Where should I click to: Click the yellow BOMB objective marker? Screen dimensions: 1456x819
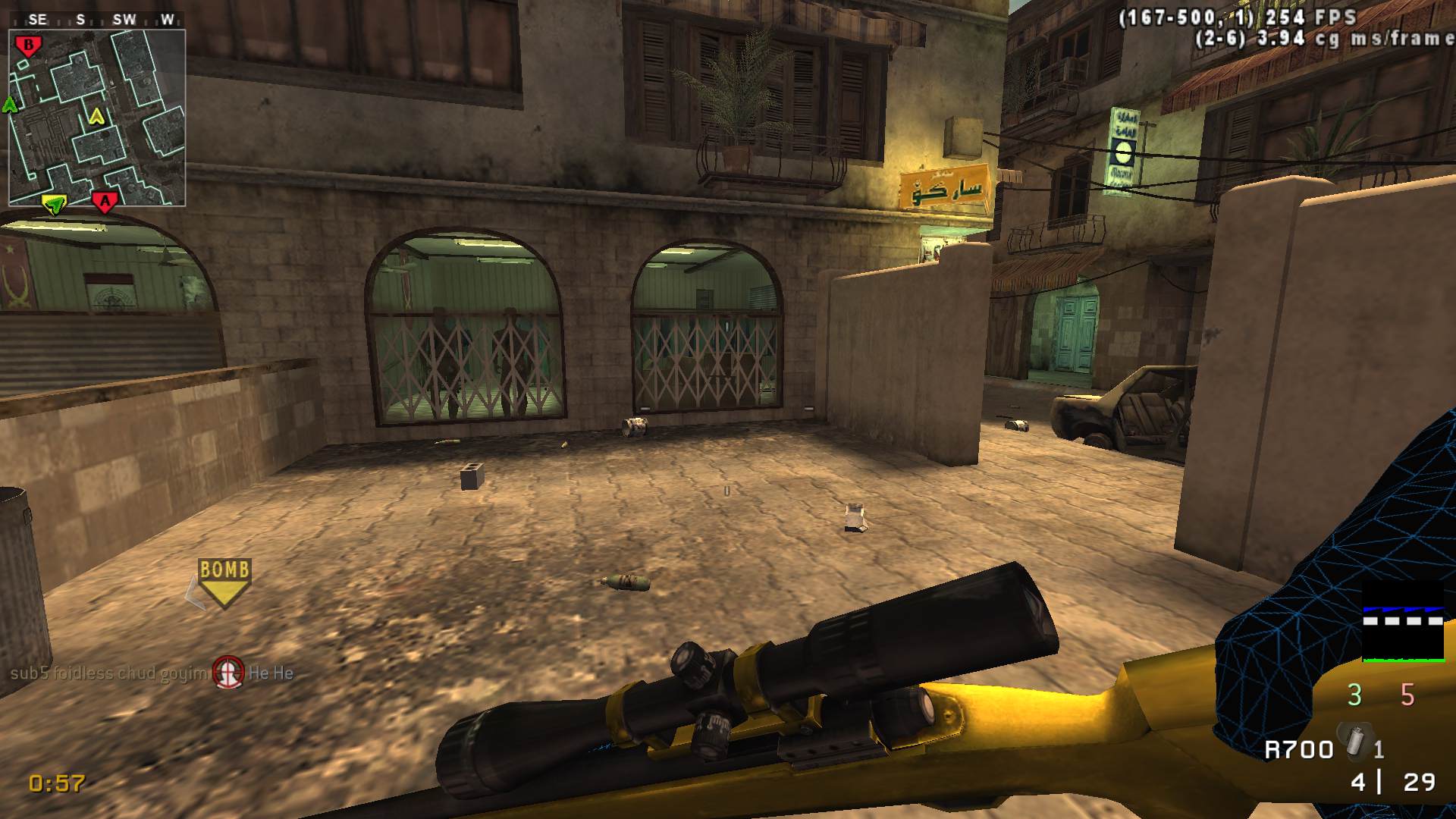click(x=224, y=582)
